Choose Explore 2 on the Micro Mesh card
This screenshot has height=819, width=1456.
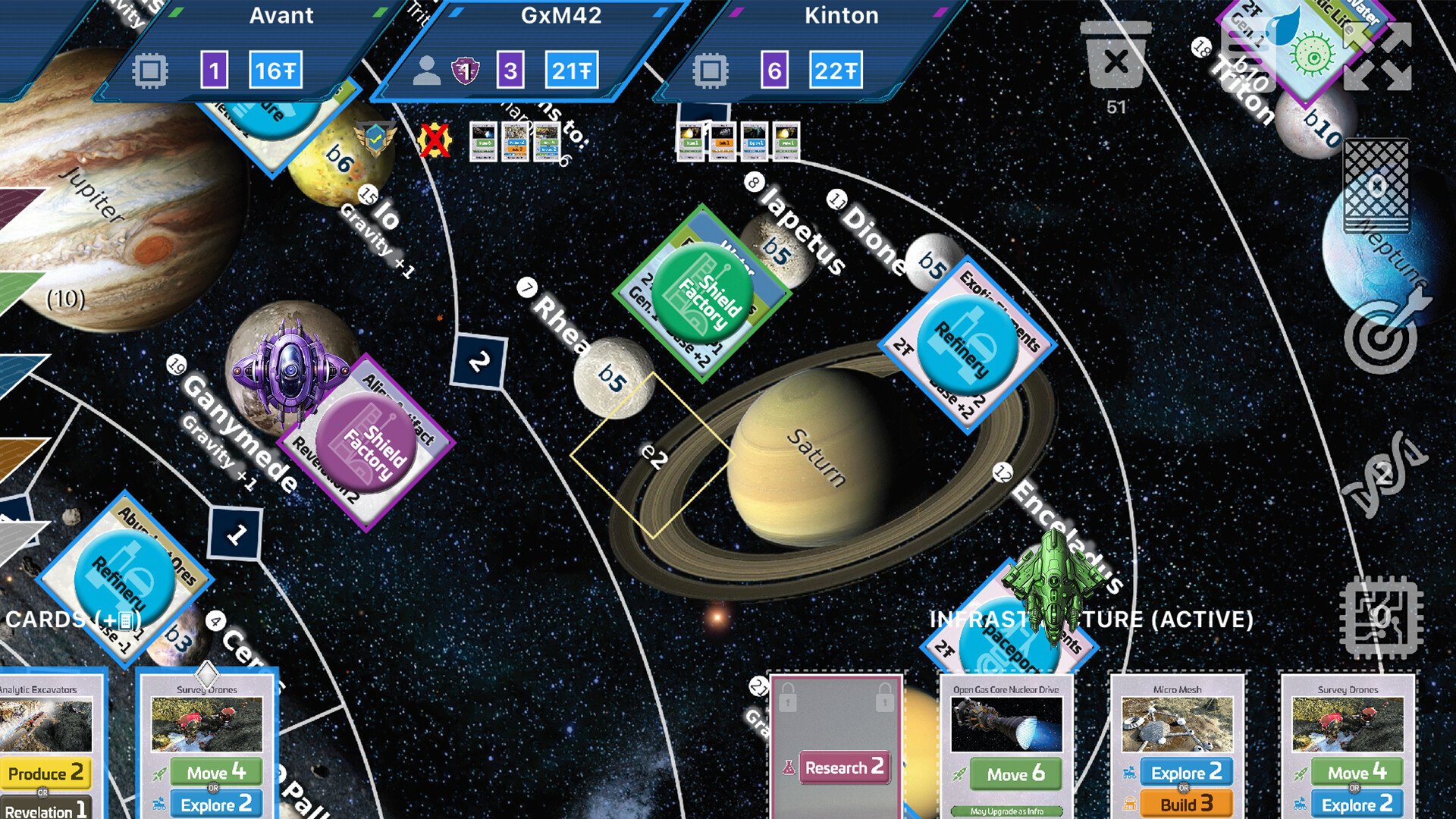[x=1186, y=773]
